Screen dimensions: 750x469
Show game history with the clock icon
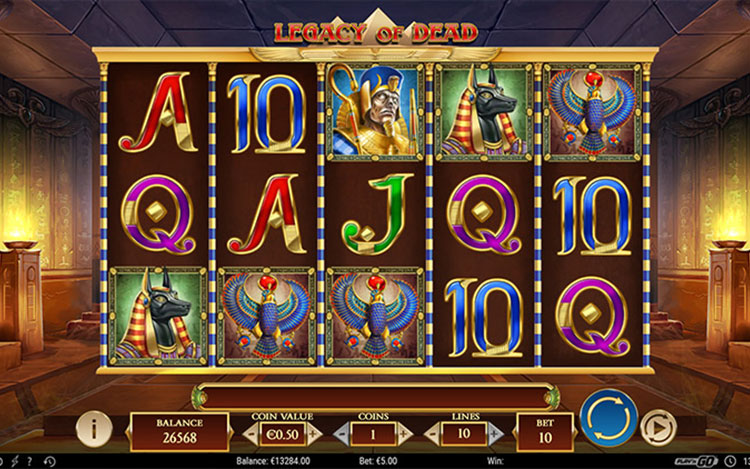48,462
